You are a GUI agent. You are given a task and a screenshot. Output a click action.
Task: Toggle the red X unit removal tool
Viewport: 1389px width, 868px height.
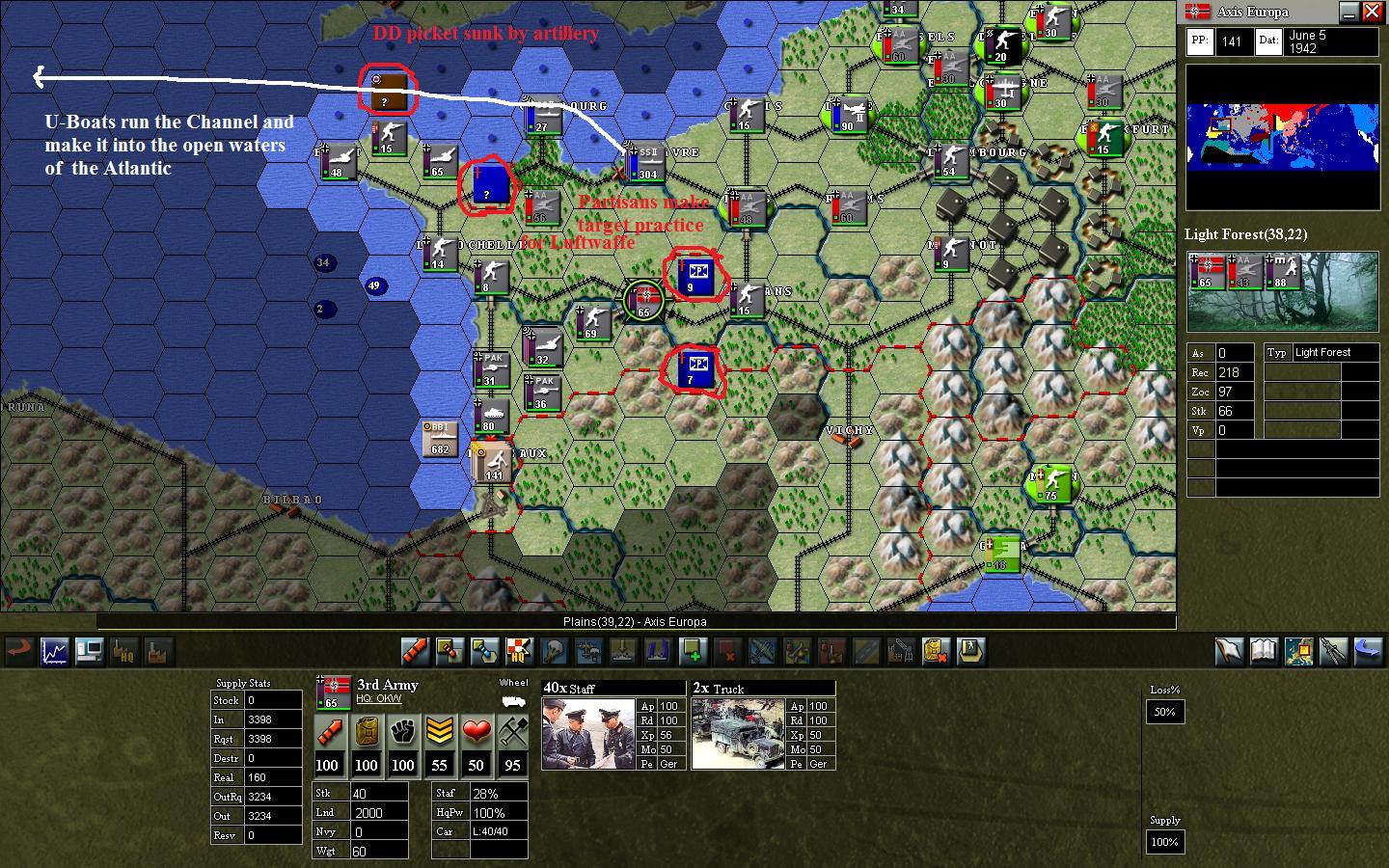[728, 652]
